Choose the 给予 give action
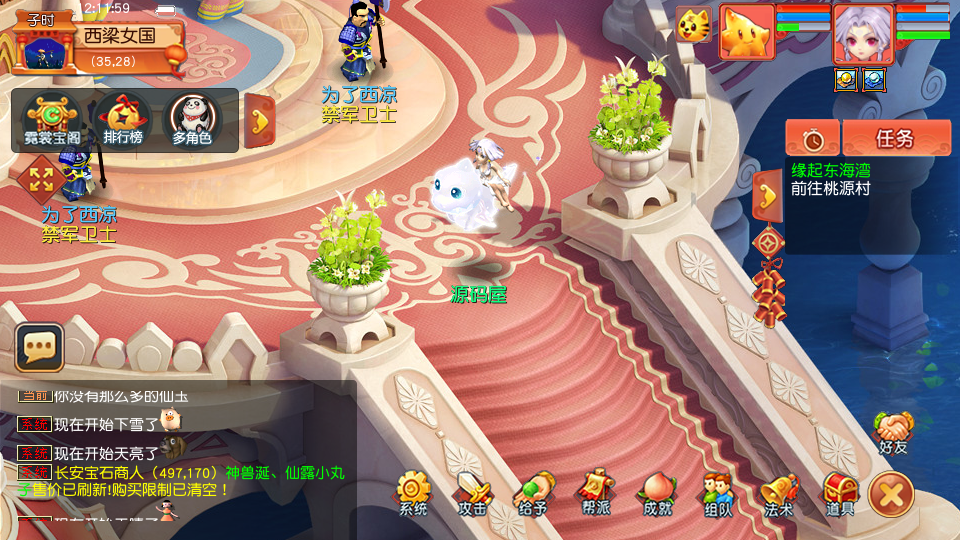960x540 pixels. (533, 494)
